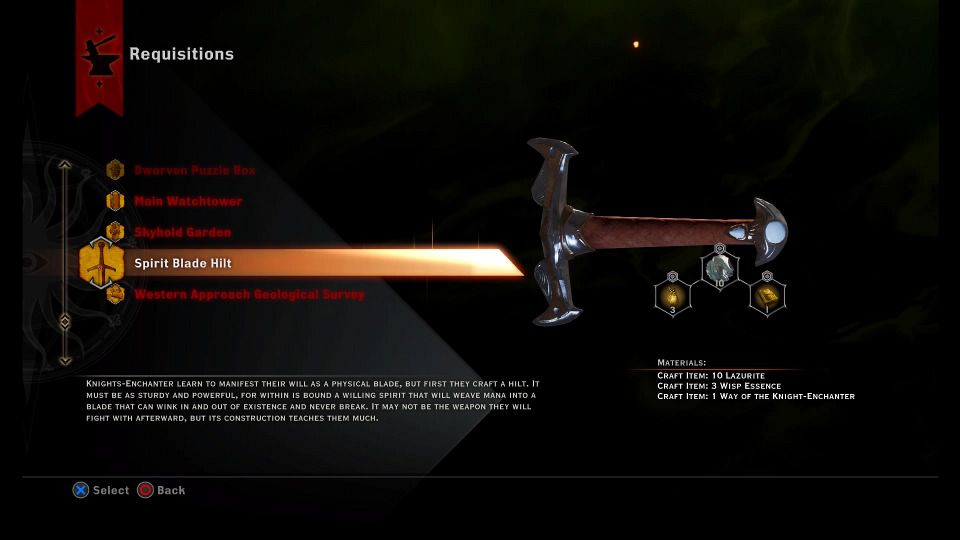Viewport: 960px width, 540px height.
Task: Select the Wisp Essence material icon
Action: click(x=672, y=296)
